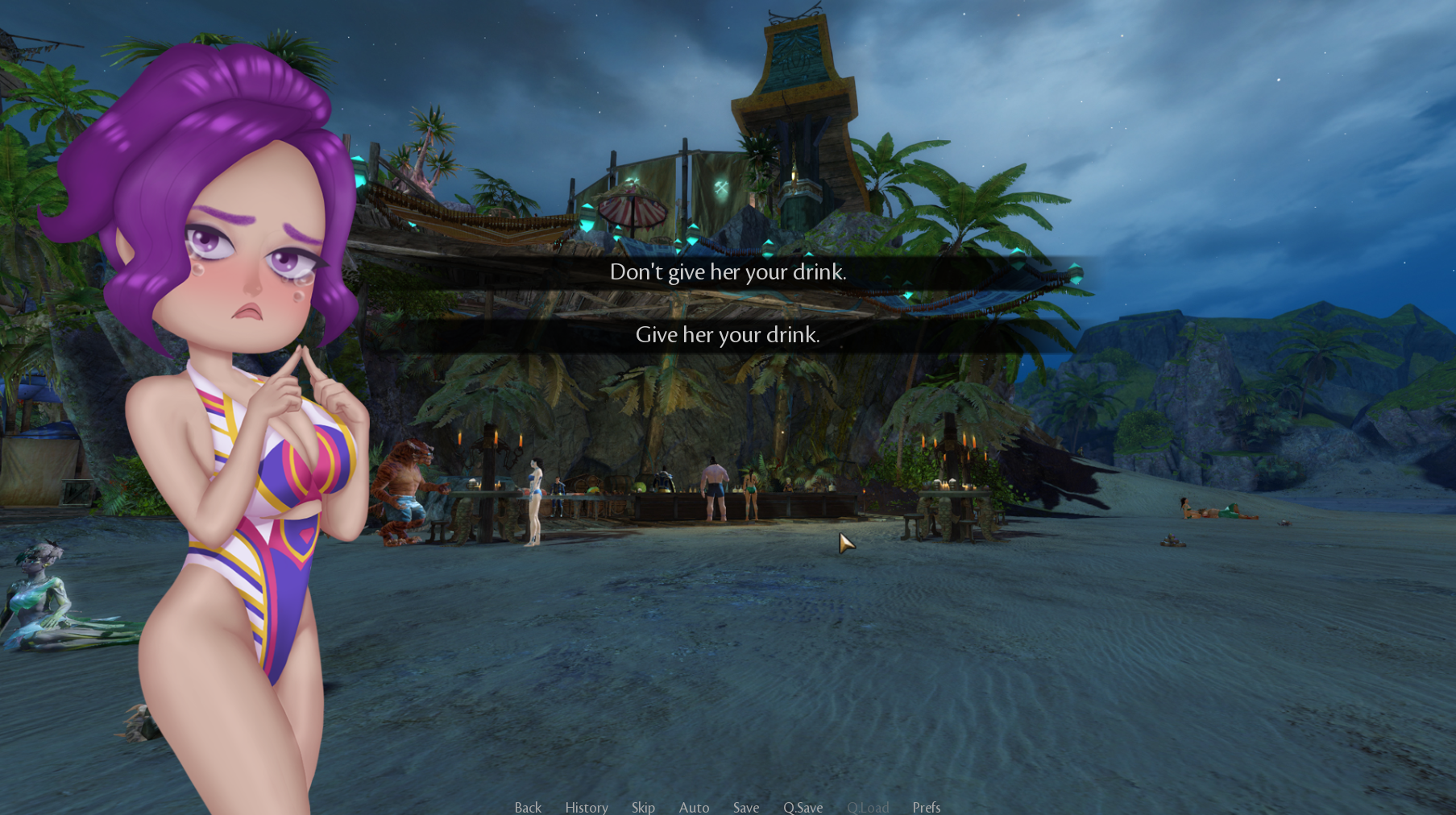Go Back to the previous line

pyautogui.click(x=528, y=807)
